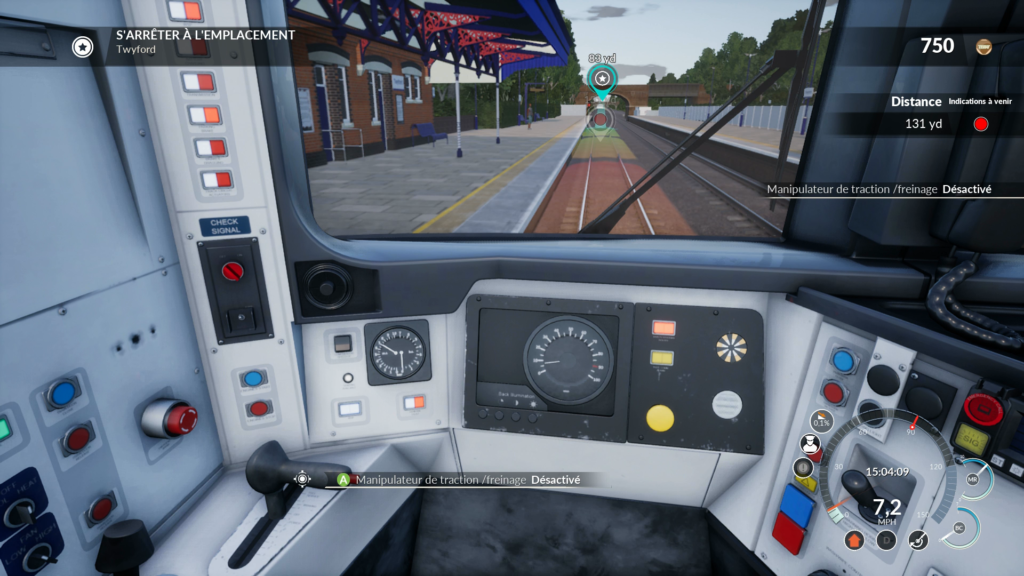The height and width of the screenshot is (576, 1024).
Task: Select the exclamation alert HUD icon
Action: (x=803, y=467)
